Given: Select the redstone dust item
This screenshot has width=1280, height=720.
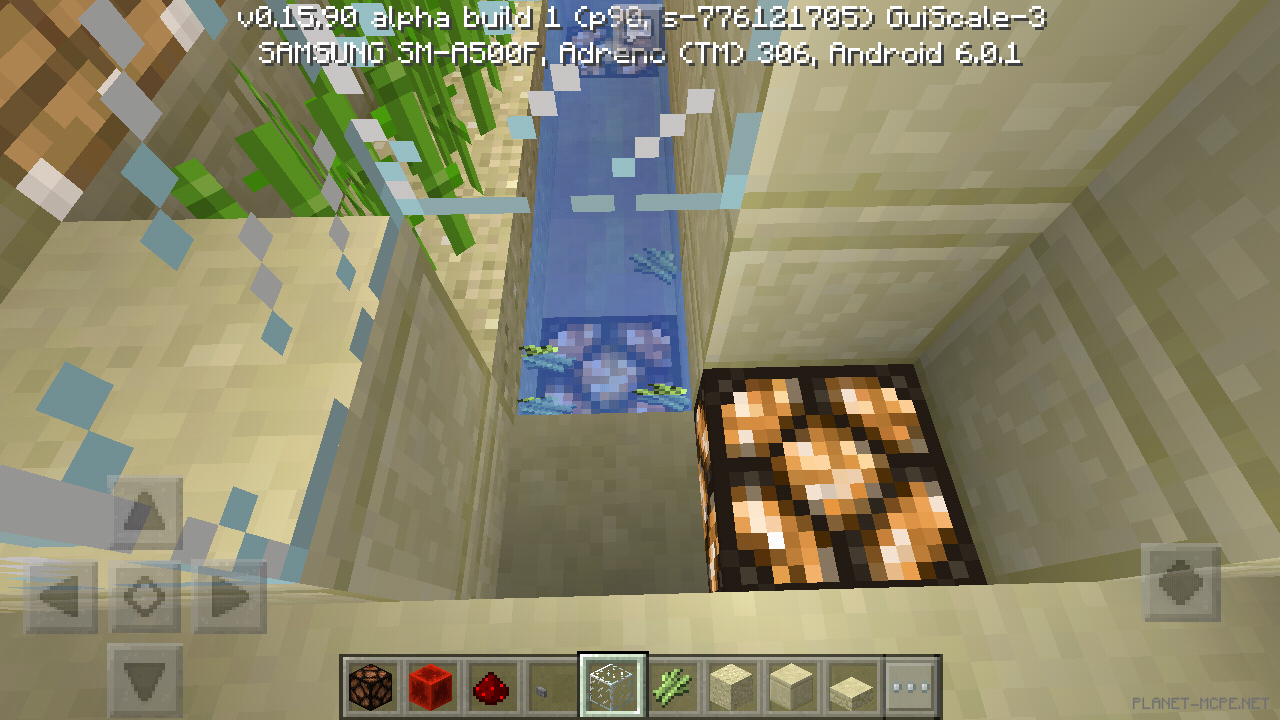Looking at the screenshot, I should click(494, 687).
